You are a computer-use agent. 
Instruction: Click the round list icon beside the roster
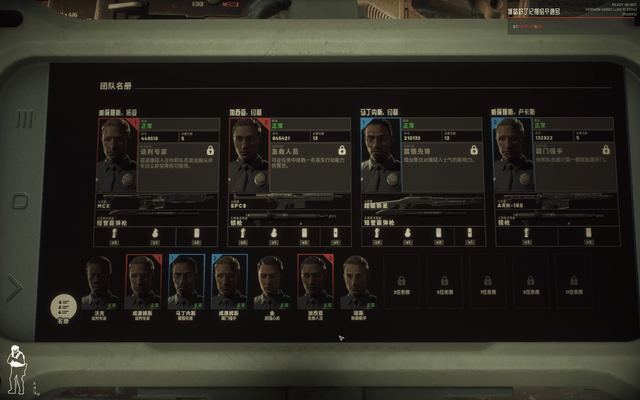click(63, 303)
